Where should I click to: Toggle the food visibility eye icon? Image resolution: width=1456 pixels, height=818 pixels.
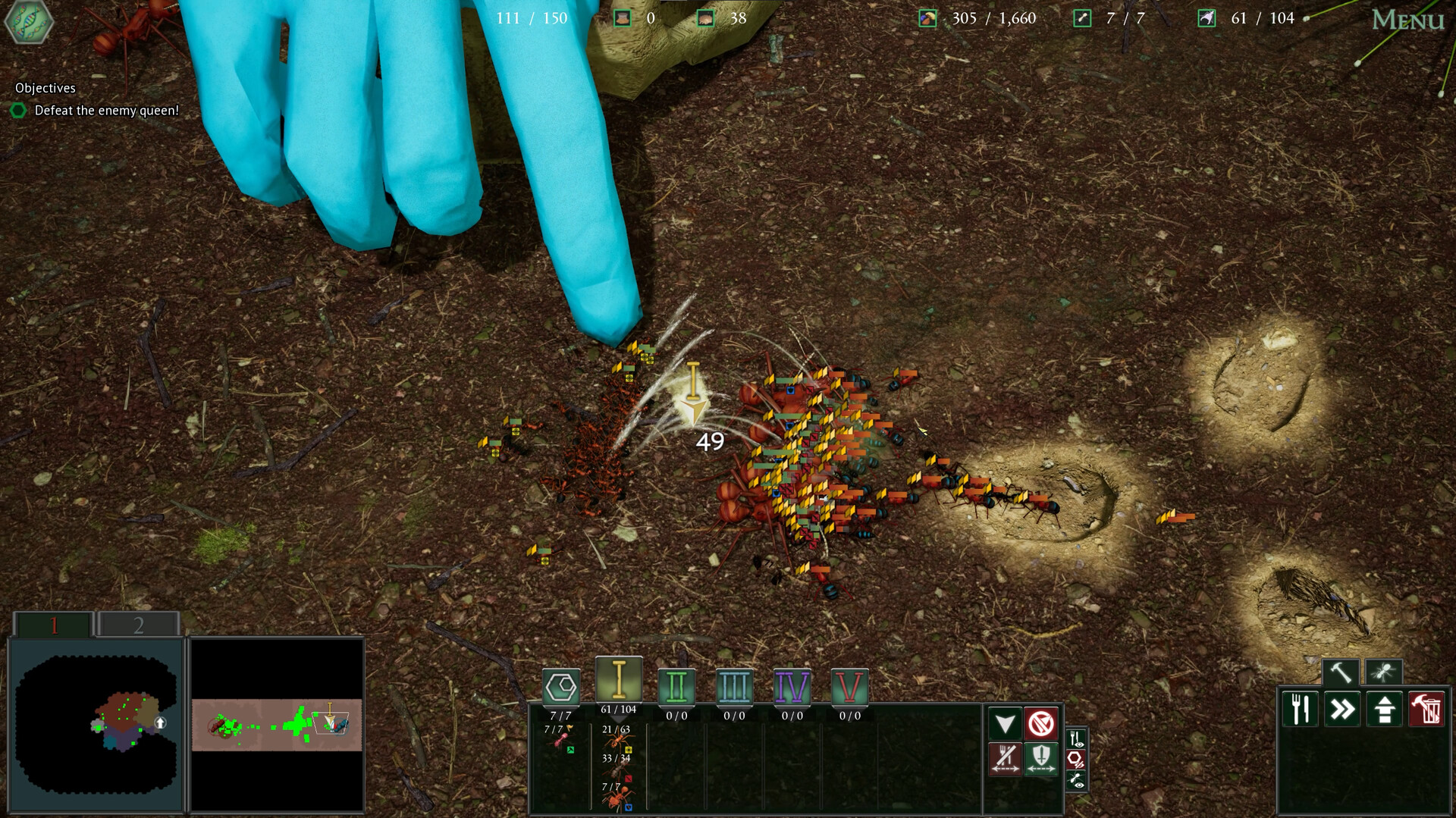pos(1077,737)
